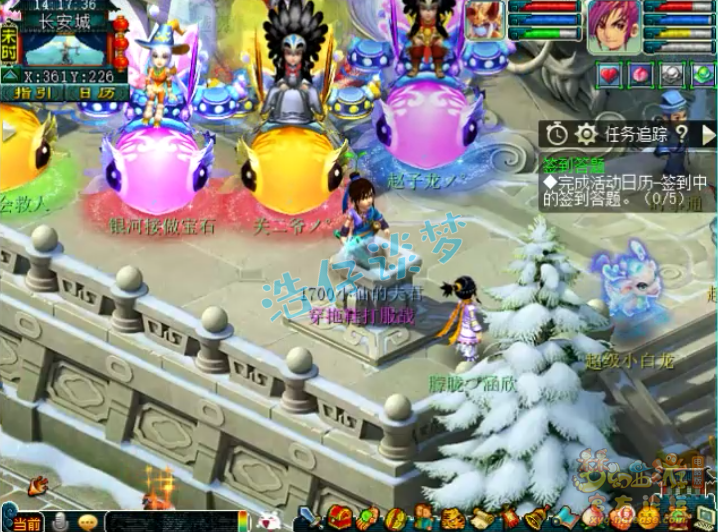Toggle the small triangle beside the coordinates
This screenshot has height=532, width=718.
(x=10, y=75)
